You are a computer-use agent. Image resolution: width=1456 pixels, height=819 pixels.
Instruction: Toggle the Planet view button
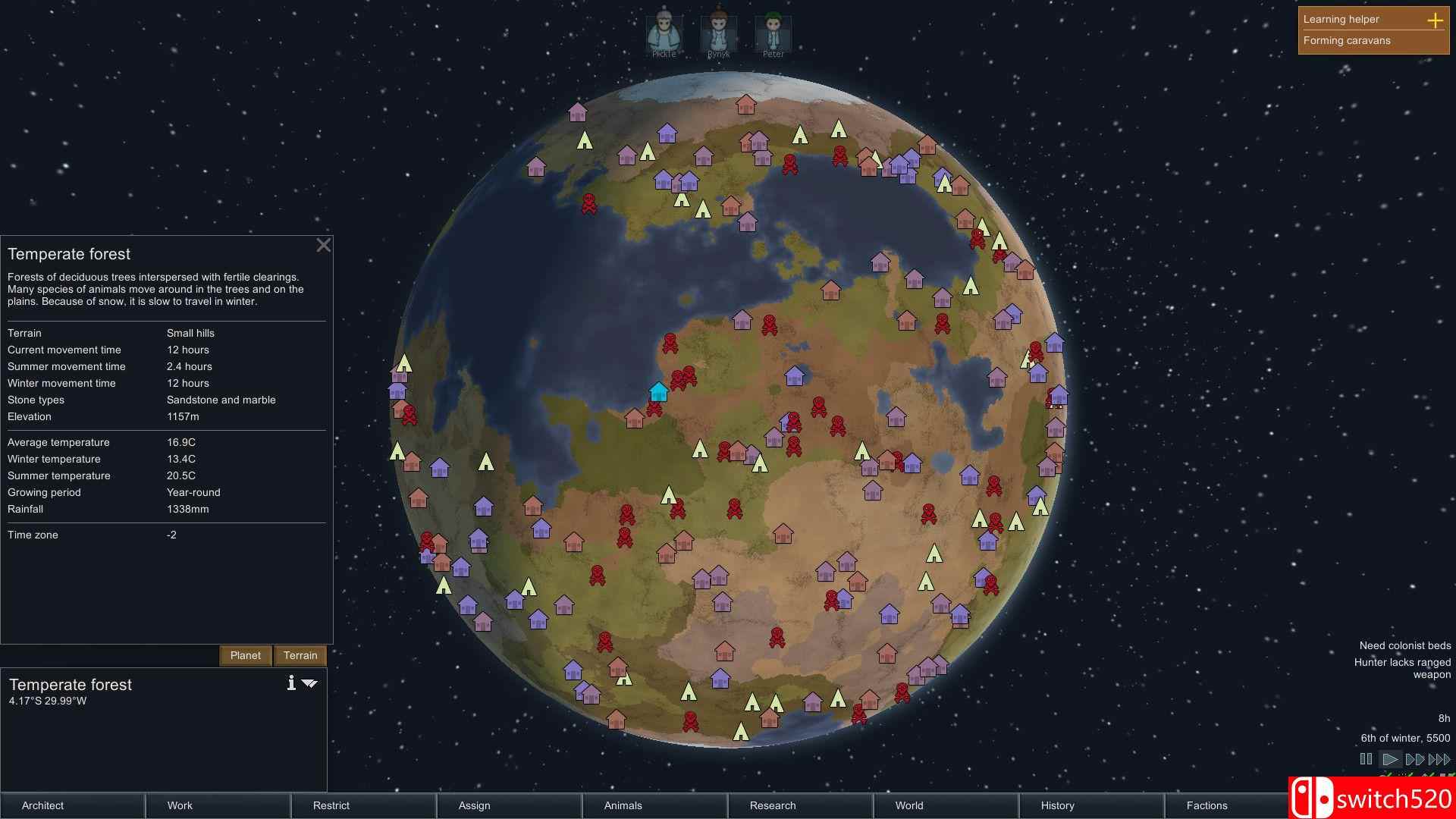click(x=245, y=655)
